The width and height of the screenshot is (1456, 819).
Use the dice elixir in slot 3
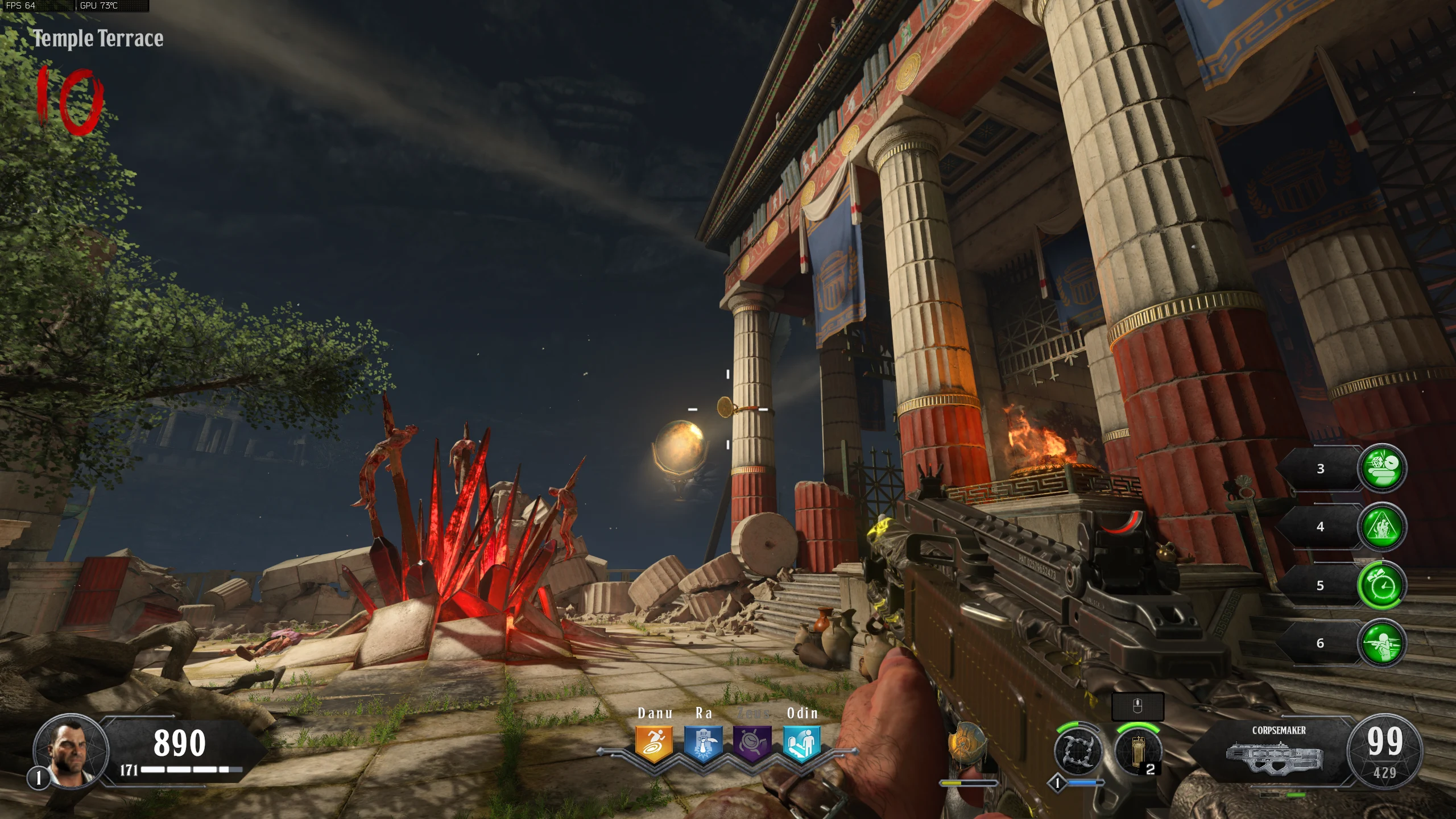[x=1382, y=468]
